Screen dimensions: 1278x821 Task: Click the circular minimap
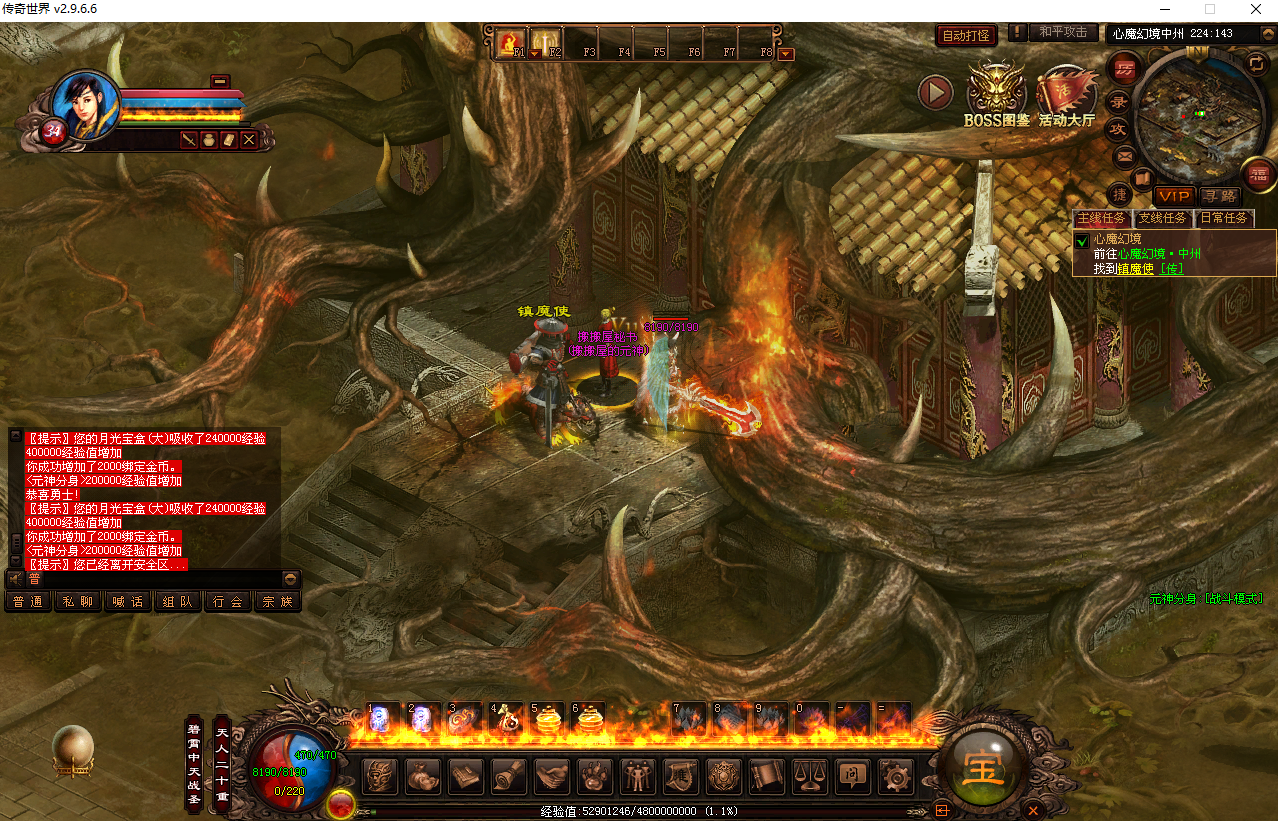click(1188, 112)
